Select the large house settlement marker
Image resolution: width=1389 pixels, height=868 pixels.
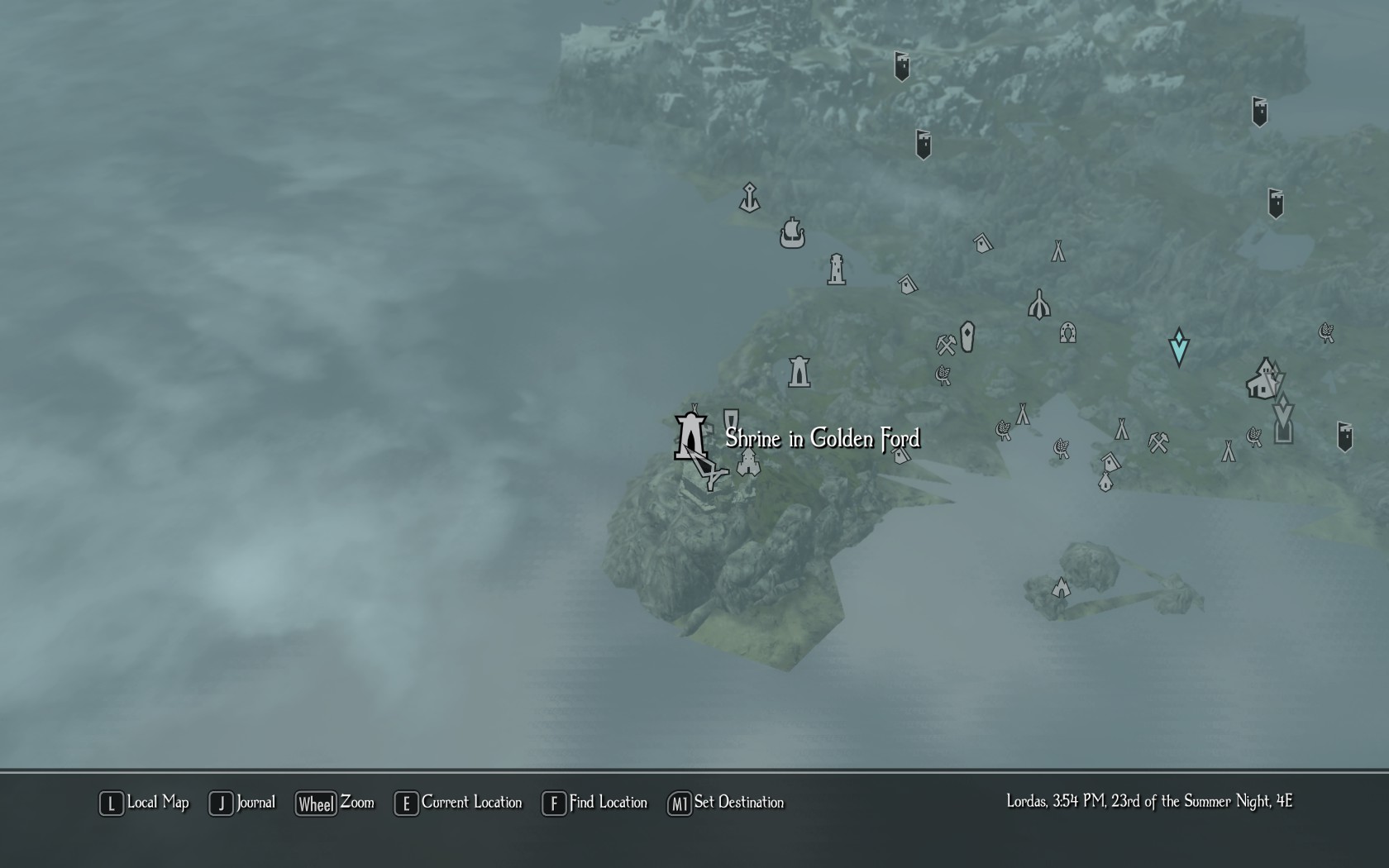1263,380
